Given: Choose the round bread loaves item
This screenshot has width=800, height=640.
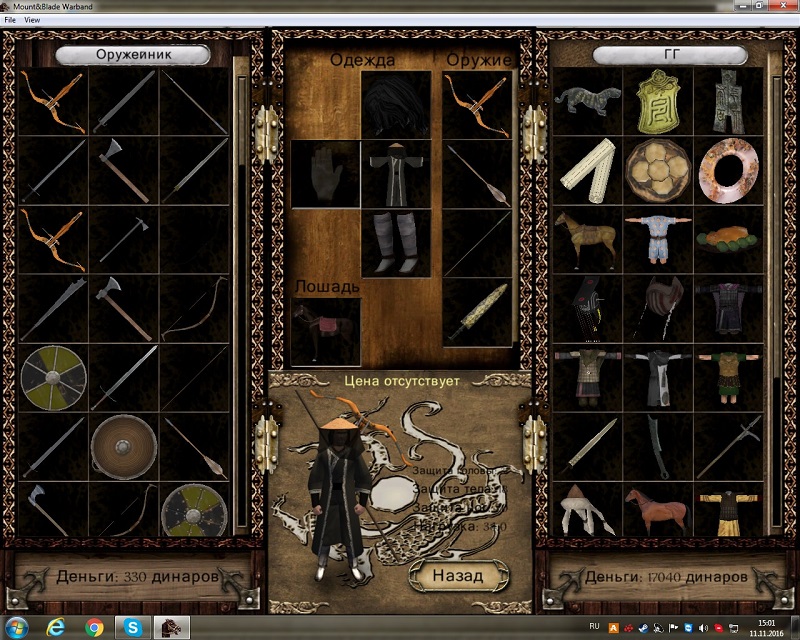Looking at the screenshot, I should (658, 172).
